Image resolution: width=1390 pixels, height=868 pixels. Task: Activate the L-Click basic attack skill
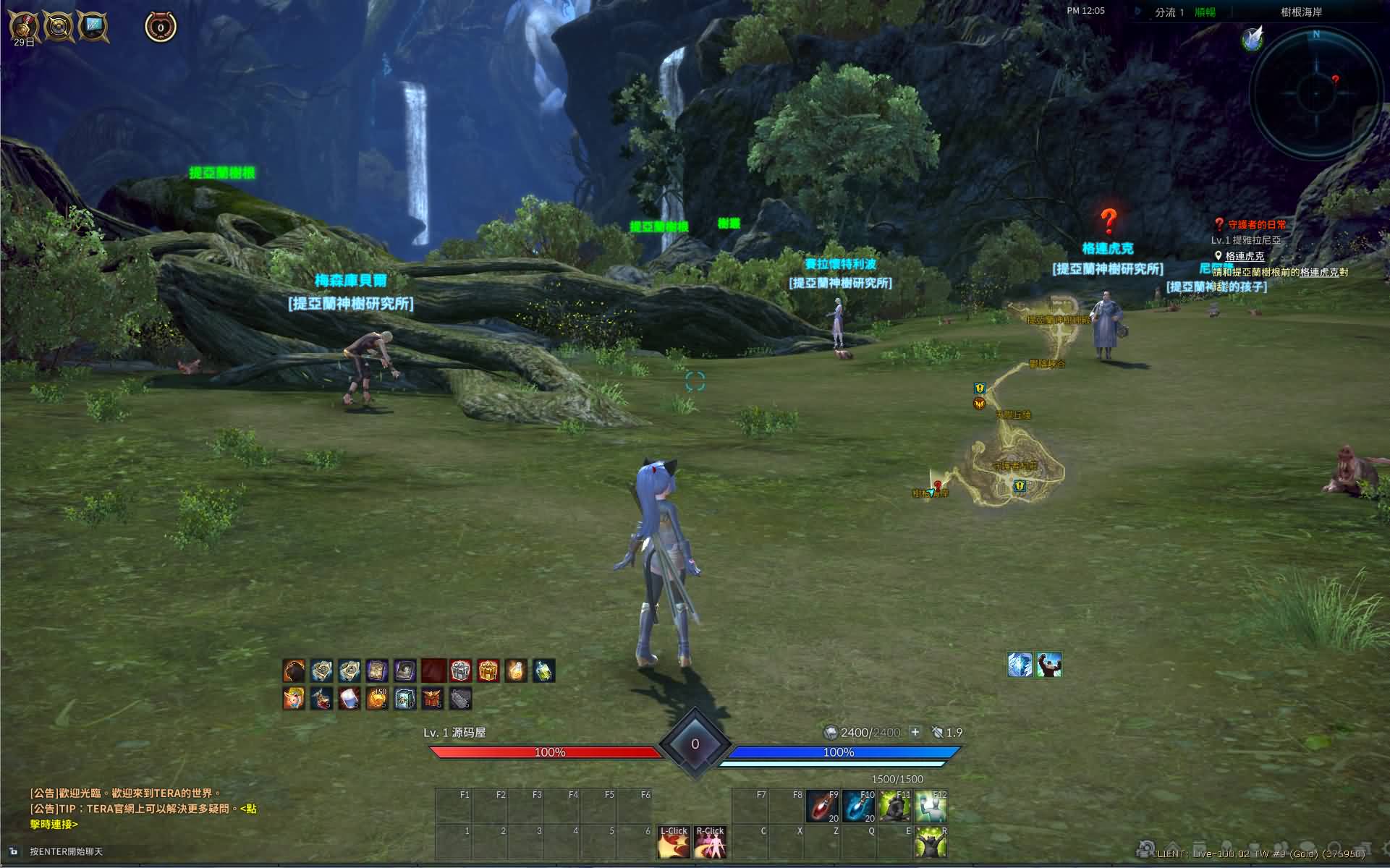click(x=673, y=842)
